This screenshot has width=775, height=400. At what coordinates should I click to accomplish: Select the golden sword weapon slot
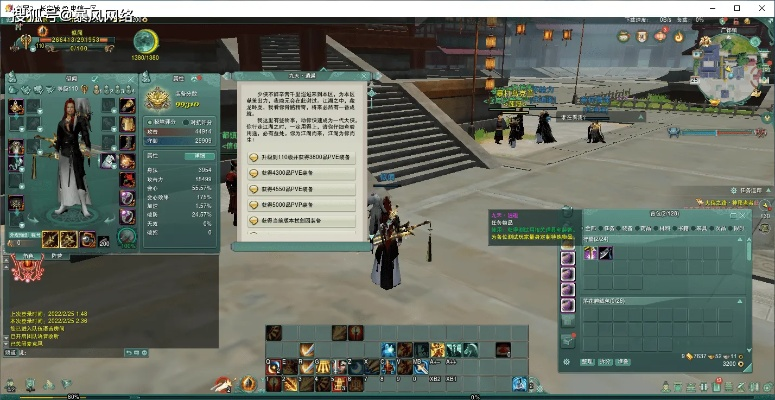50,239
